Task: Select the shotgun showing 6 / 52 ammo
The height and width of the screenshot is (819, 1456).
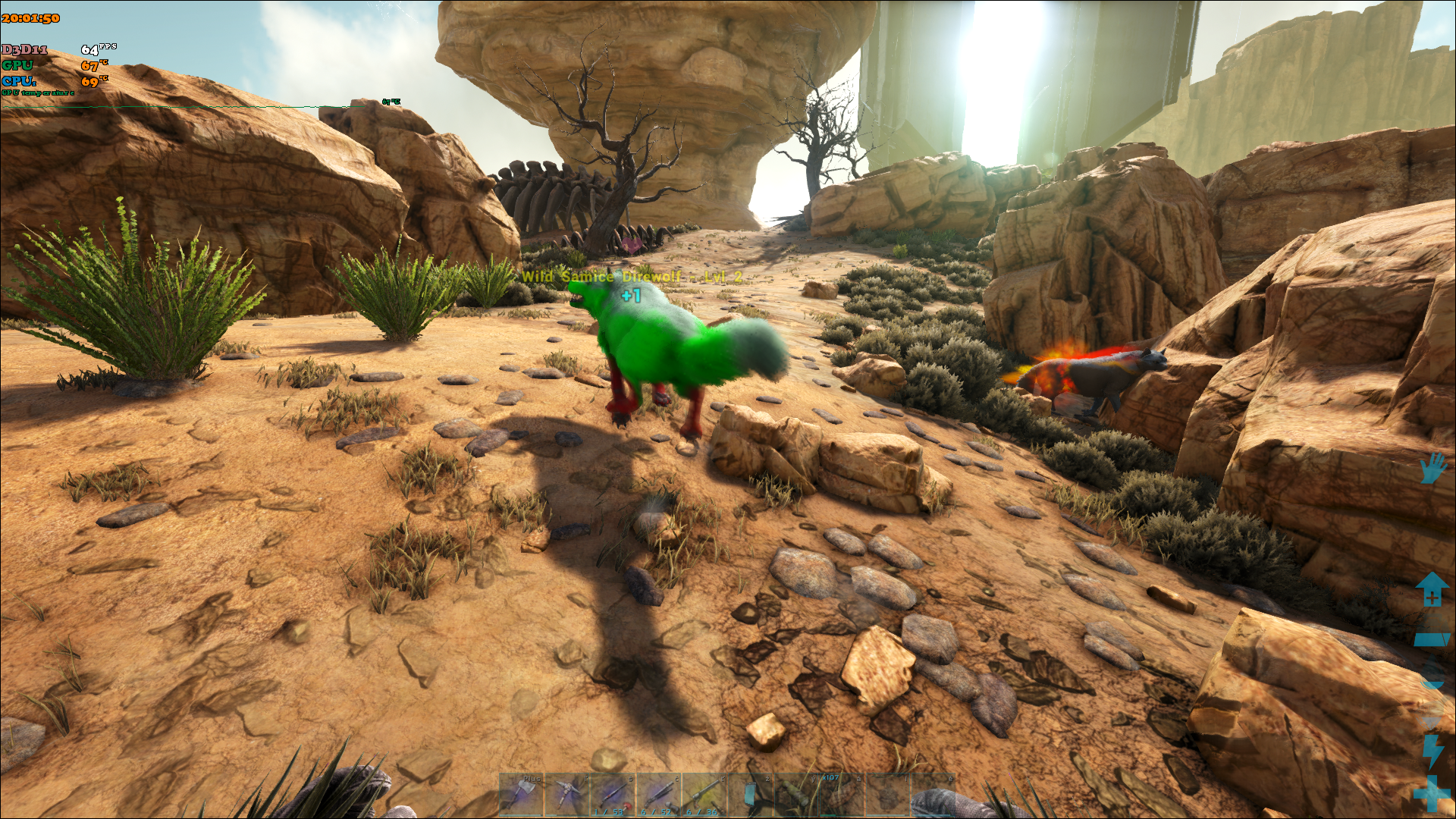Action: [x=658, y=795]
